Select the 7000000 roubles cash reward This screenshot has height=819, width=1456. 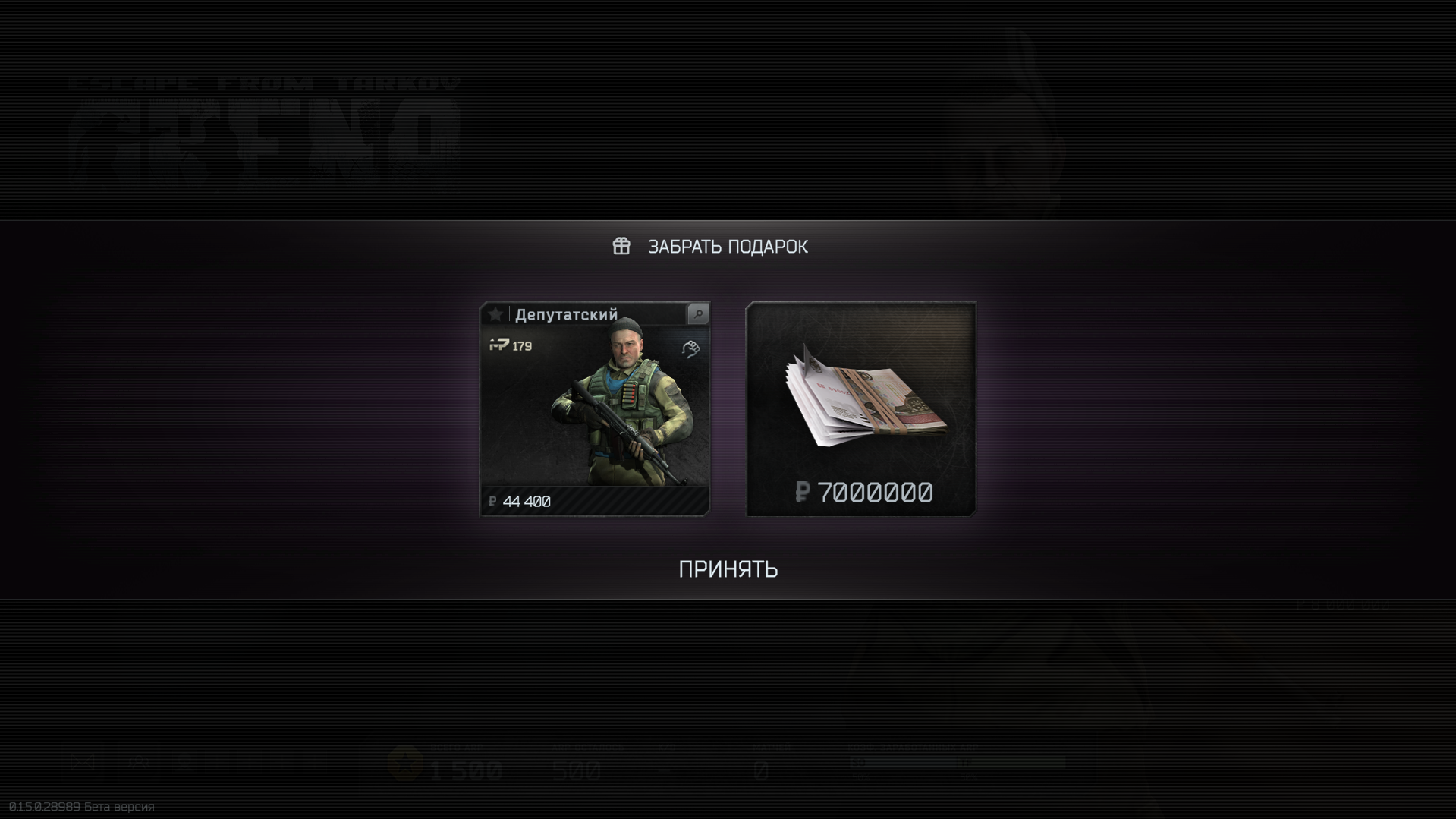click(860, 410)
